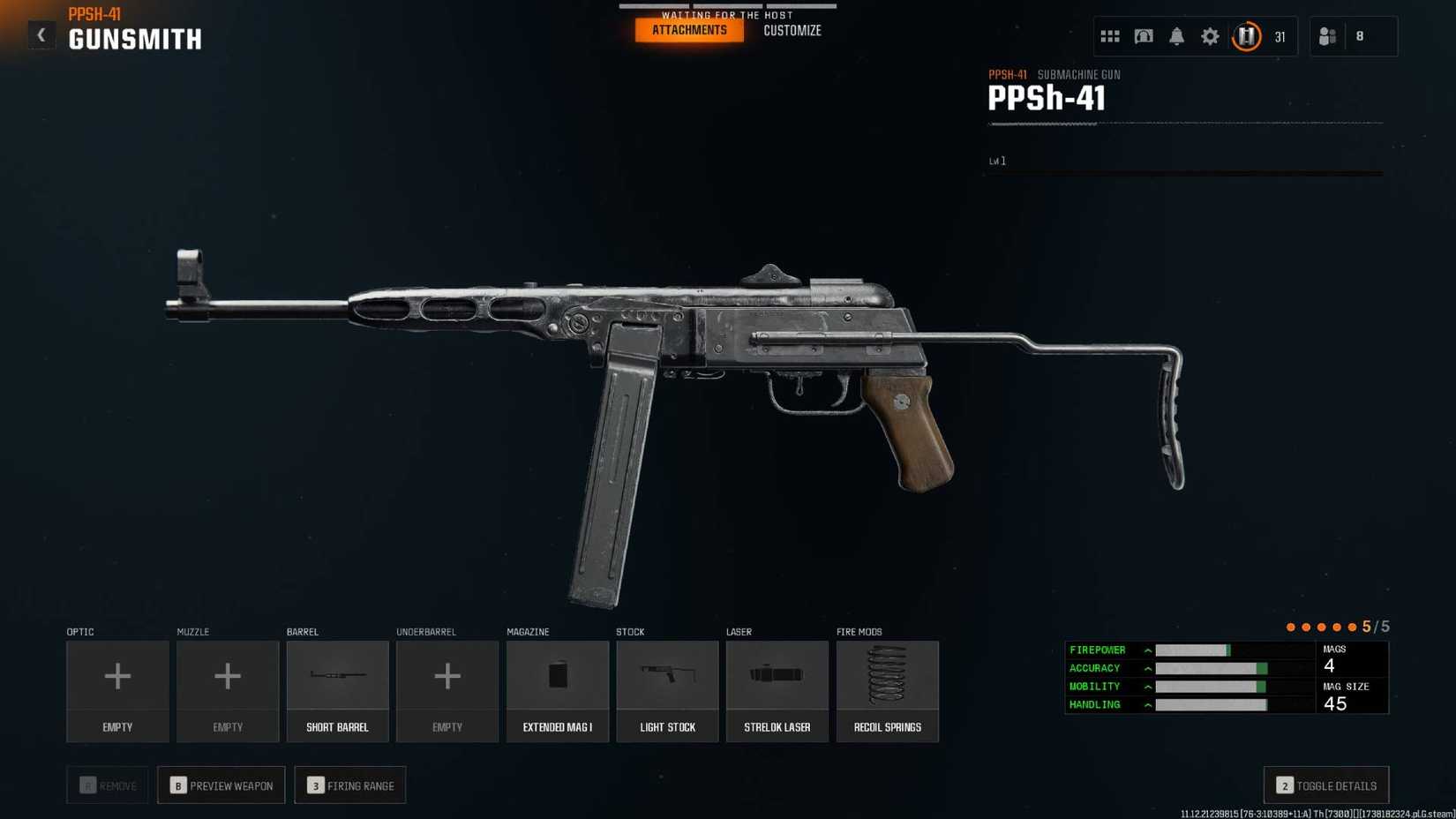This screenshot has width=1456, height=819.
Task: Select the Short Barrel attachment slot
Action: [337, 691]
